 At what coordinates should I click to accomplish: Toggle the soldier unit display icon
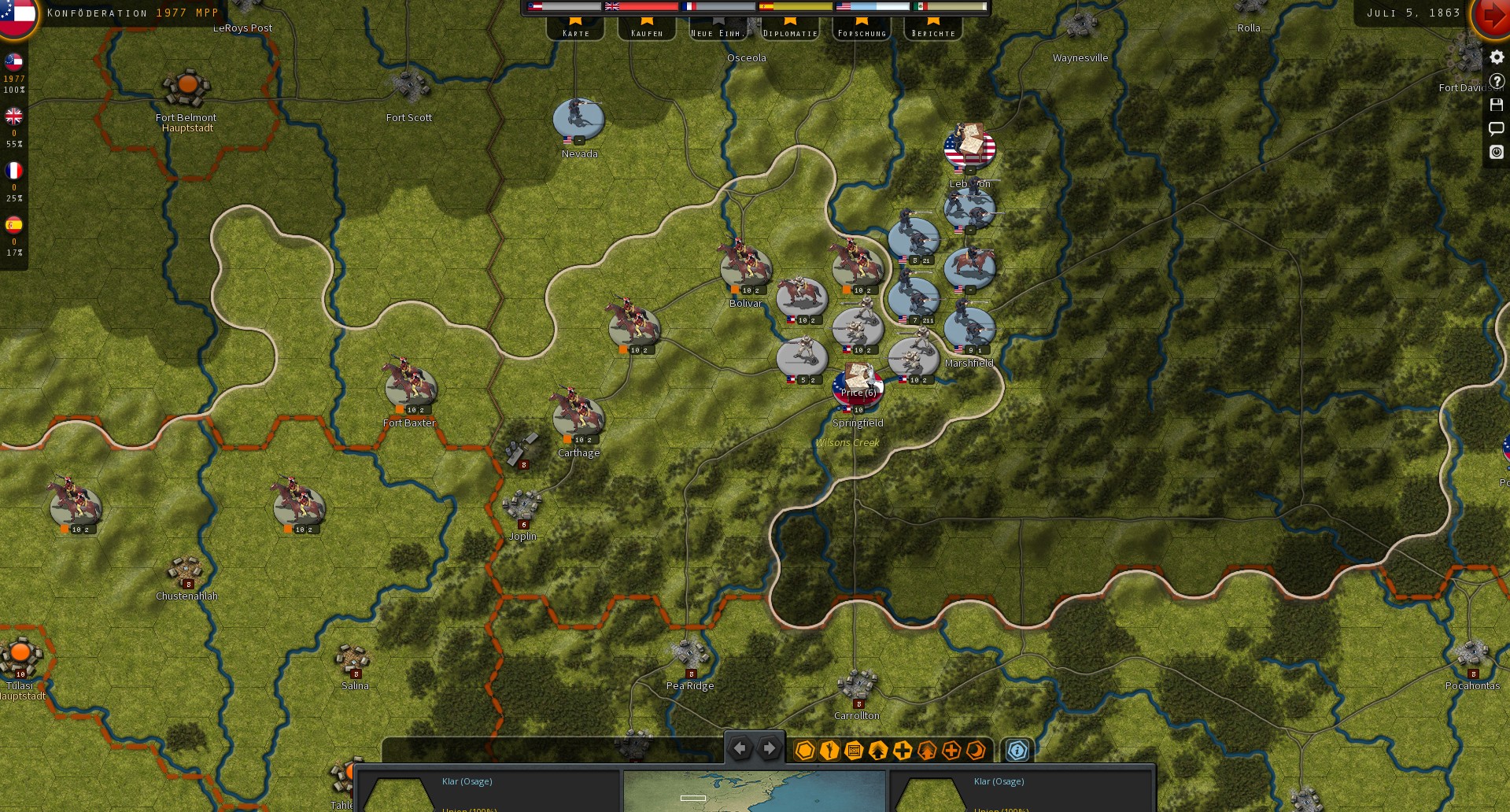click(x=828, y=751)
